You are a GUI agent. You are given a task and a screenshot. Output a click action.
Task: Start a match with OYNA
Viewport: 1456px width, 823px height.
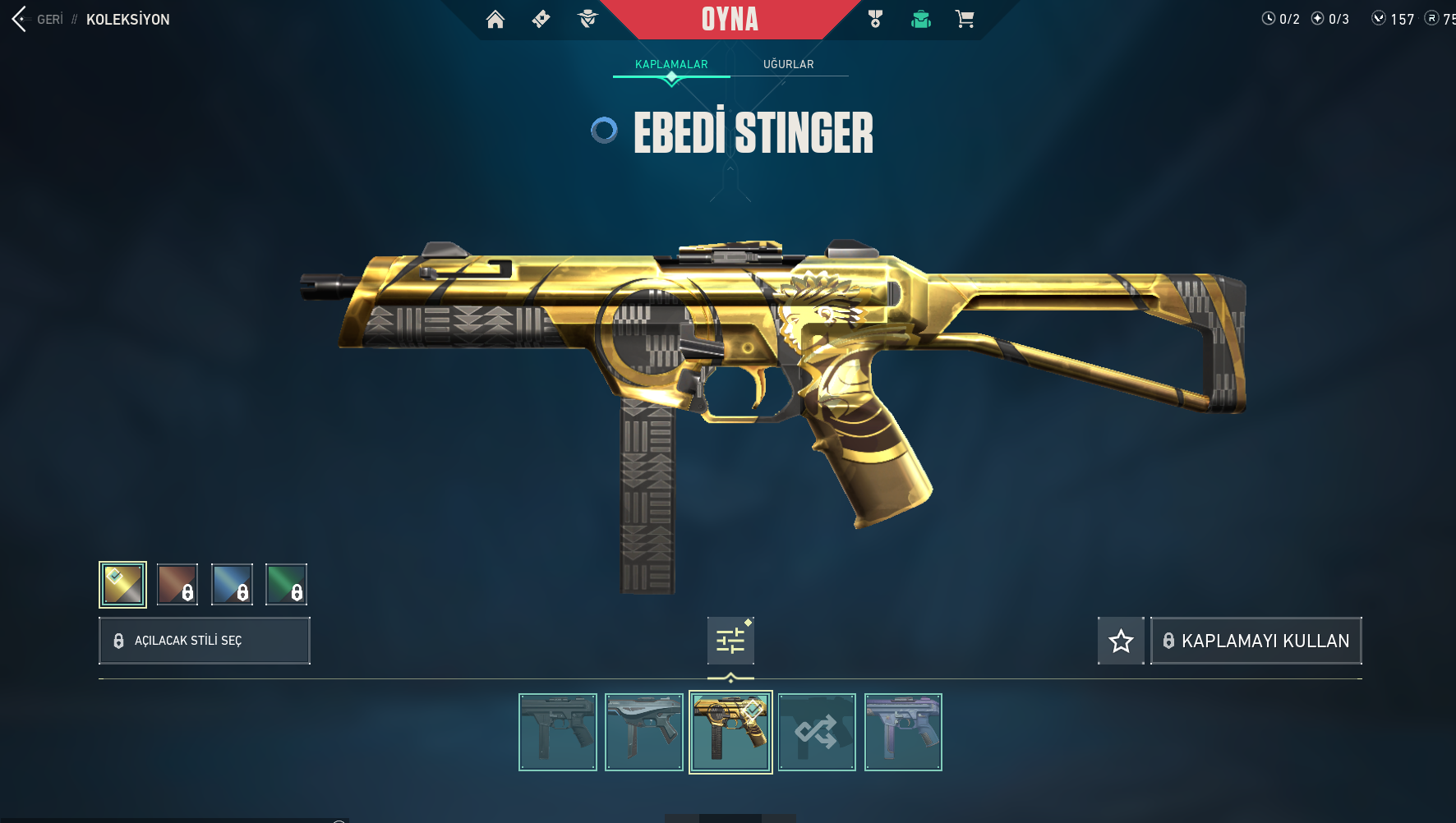pos(730,19)
